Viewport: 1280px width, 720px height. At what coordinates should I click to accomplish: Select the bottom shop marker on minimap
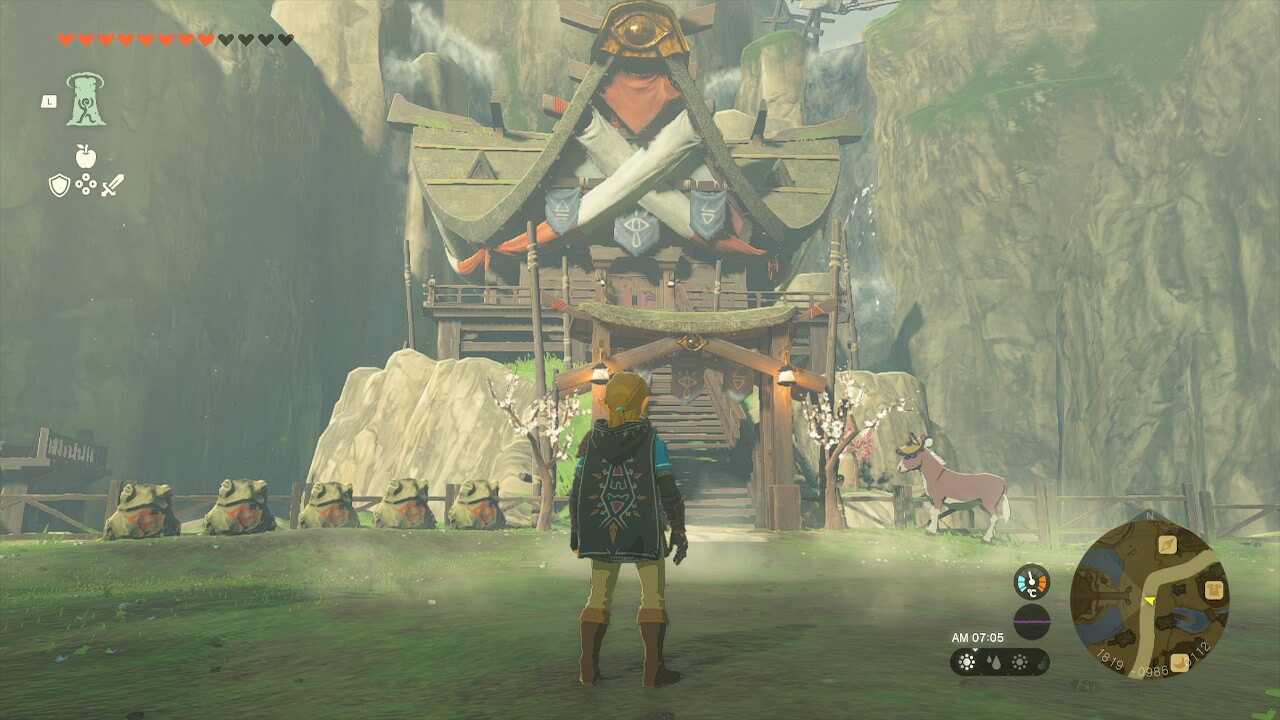pos(1179,662)
